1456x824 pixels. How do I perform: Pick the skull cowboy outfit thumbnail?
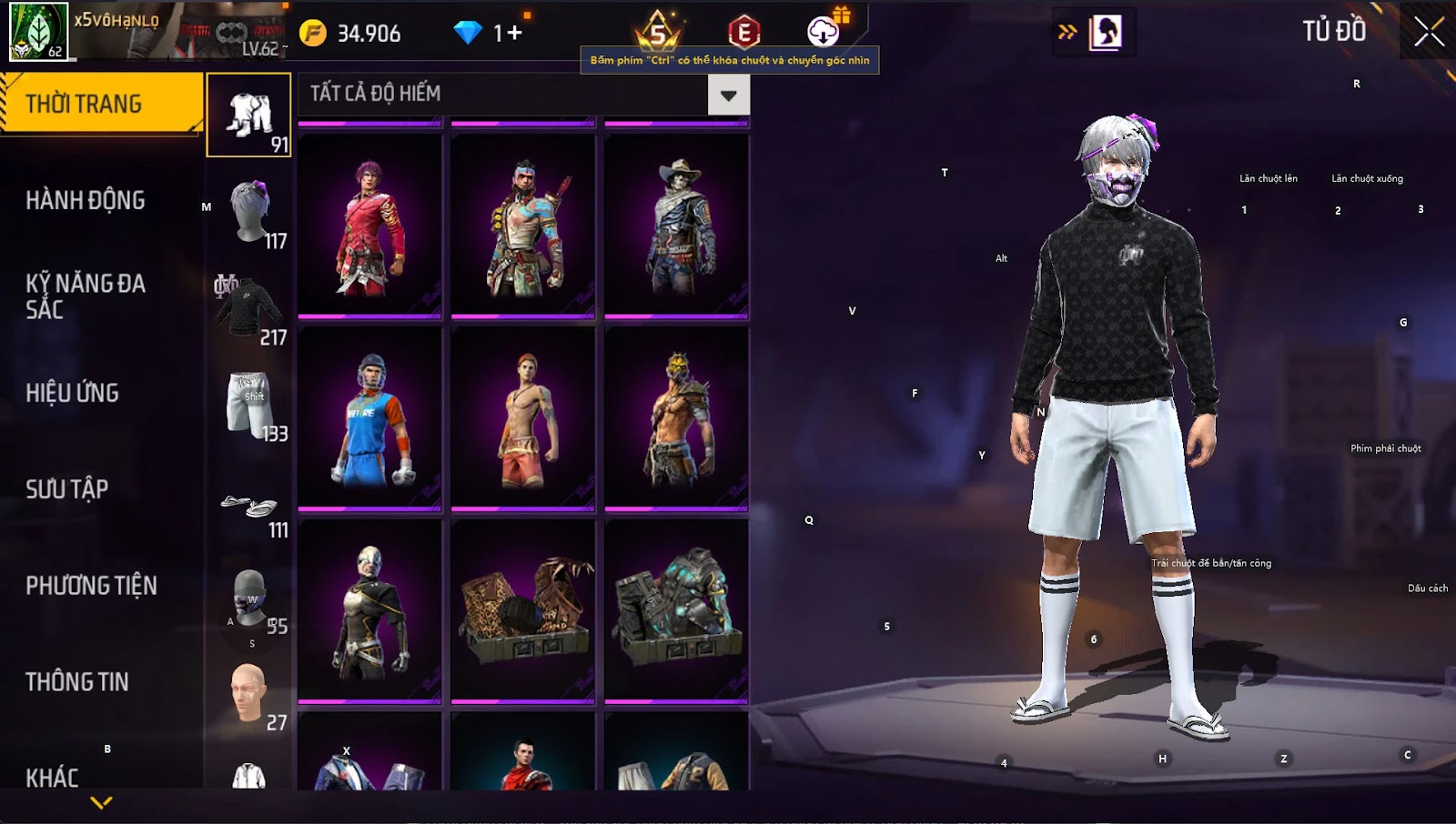(676, 226)
